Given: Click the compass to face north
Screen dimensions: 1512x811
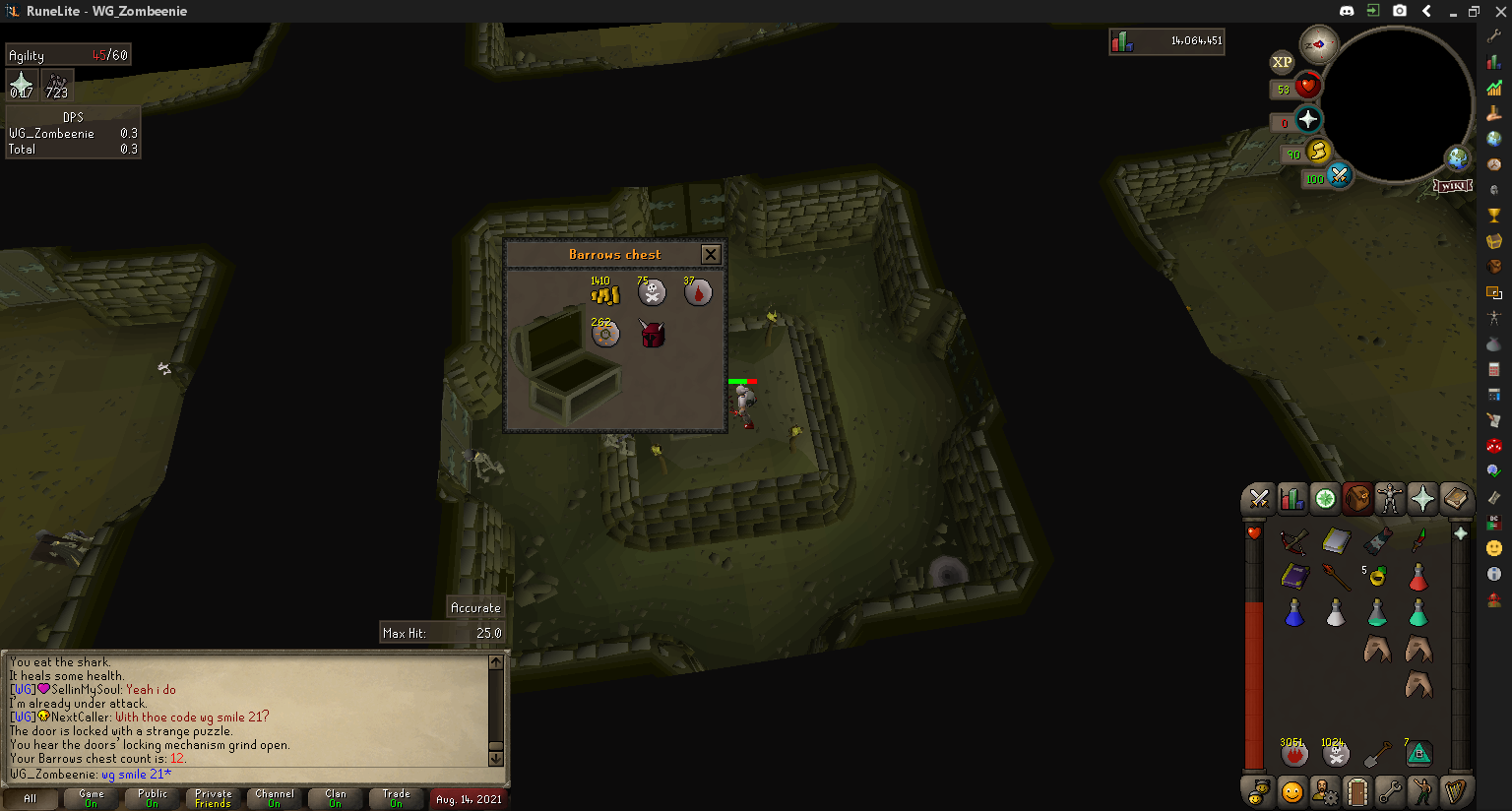Looking at the screenshot, I should [x=1318, y=44].
